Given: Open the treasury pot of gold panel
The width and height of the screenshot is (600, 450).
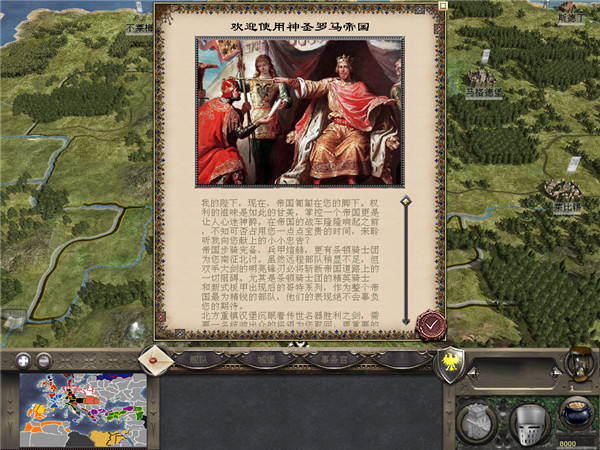Looking at the screenshot, I should (x=572, y=413).
